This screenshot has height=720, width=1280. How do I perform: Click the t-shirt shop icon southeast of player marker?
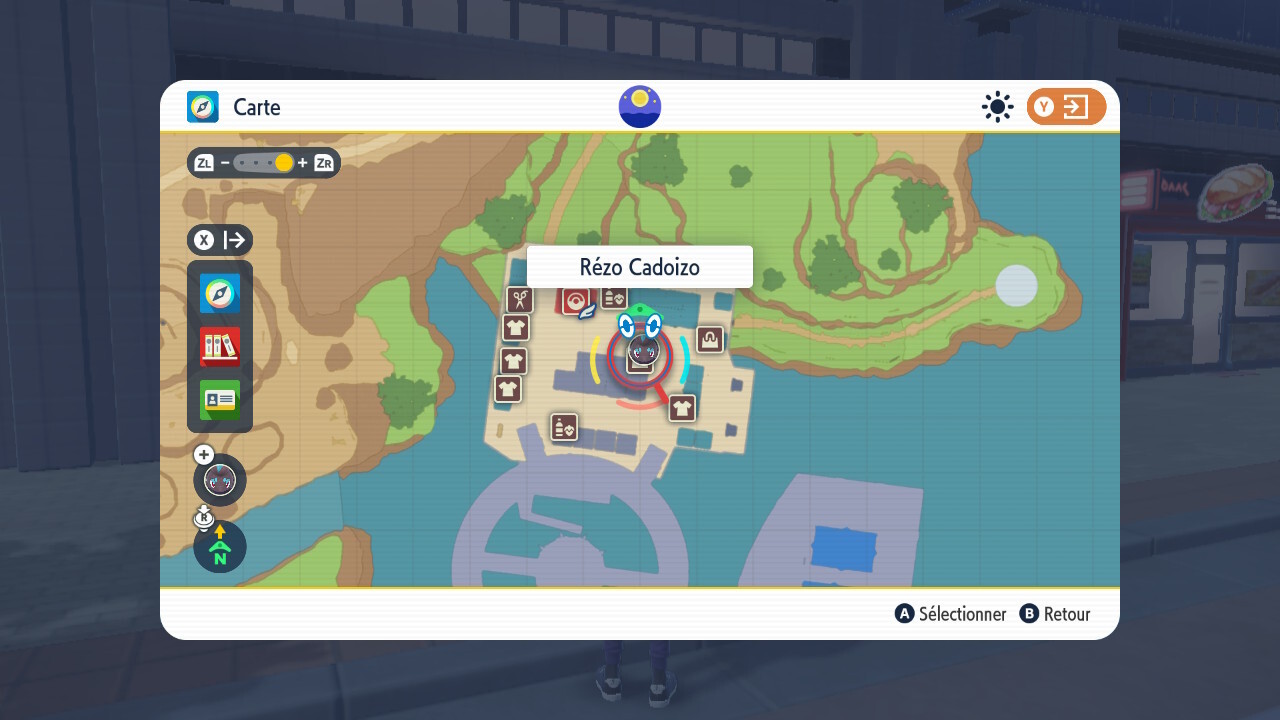pos(682,409)
